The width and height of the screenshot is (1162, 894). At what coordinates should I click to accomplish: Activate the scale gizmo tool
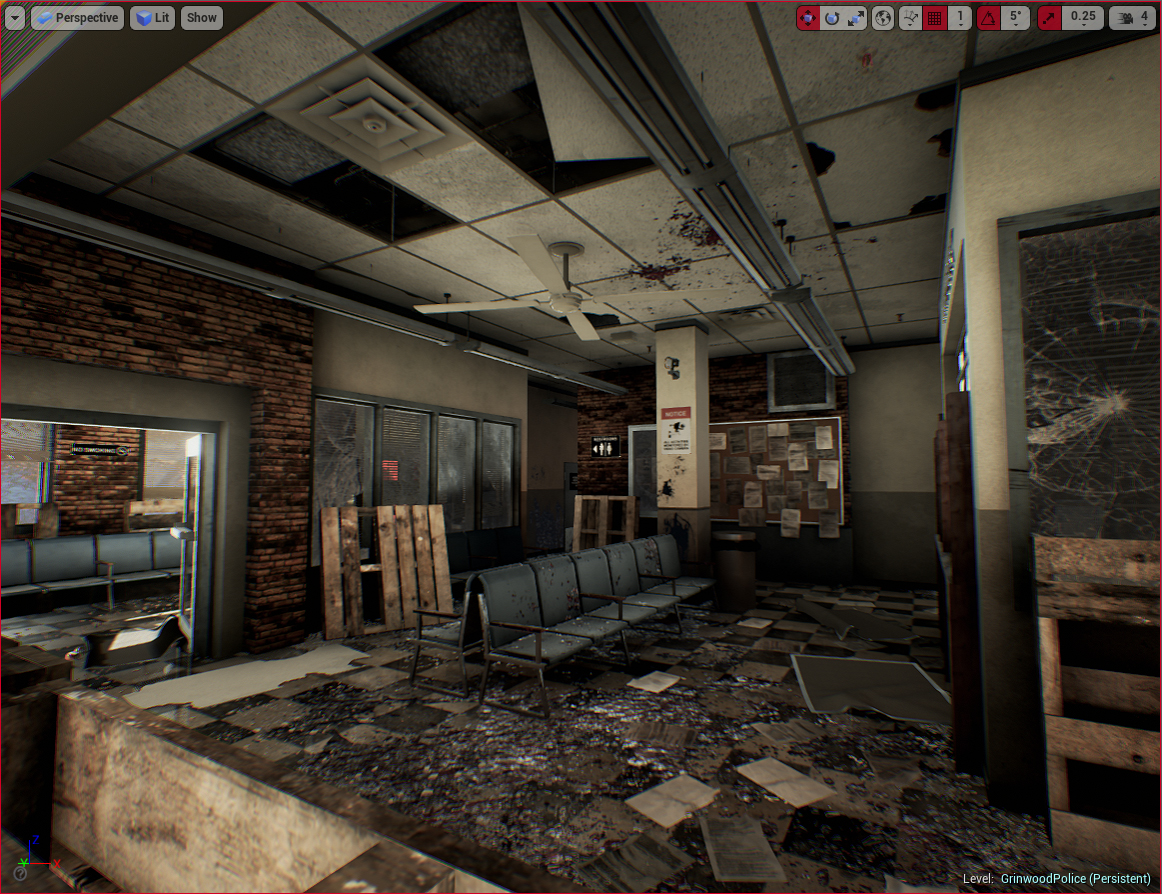pos(856,17)
